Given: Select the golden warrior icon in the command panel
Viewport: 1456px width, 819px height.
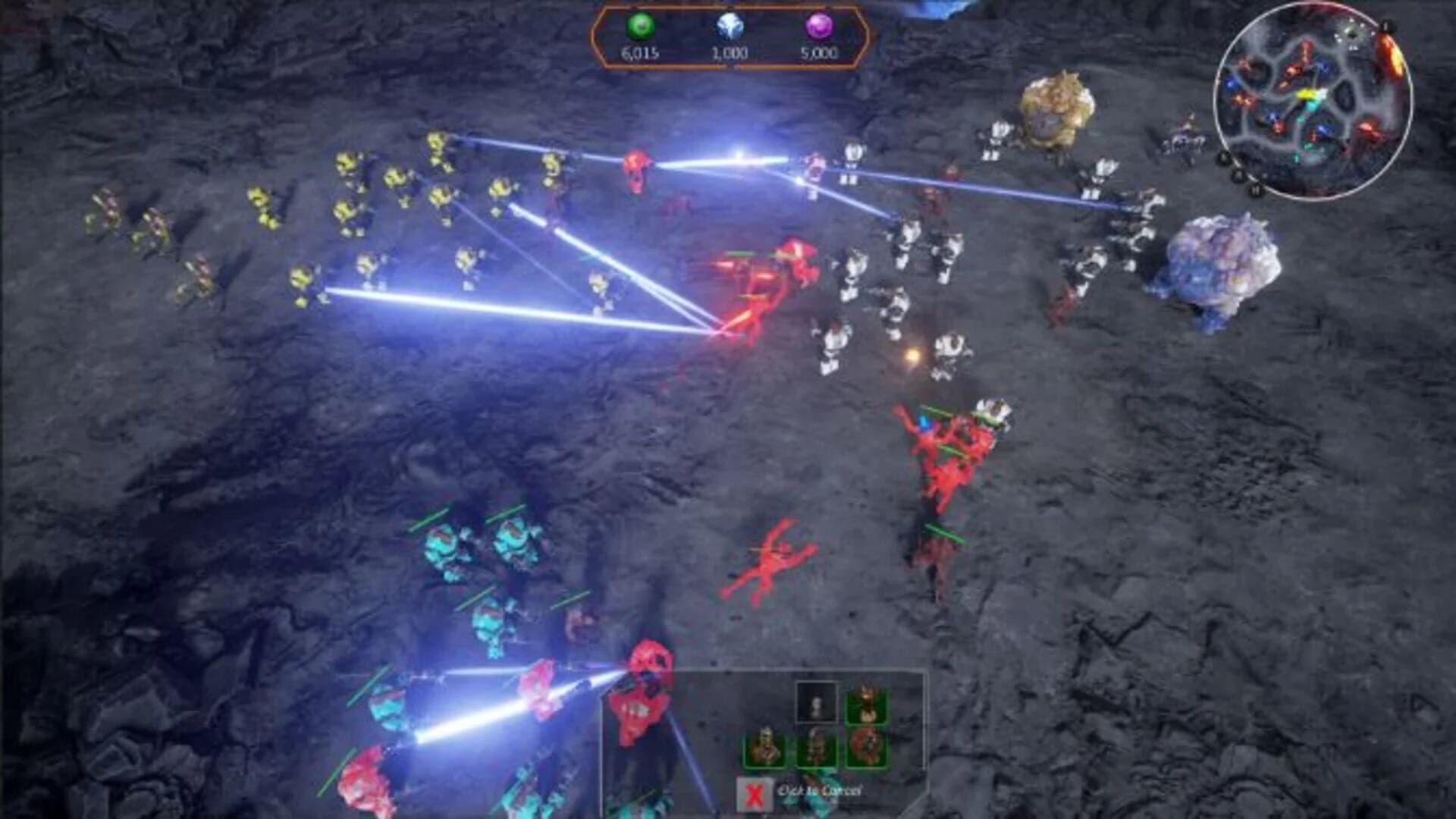Looking at the screenshot, I should [766, 746].
